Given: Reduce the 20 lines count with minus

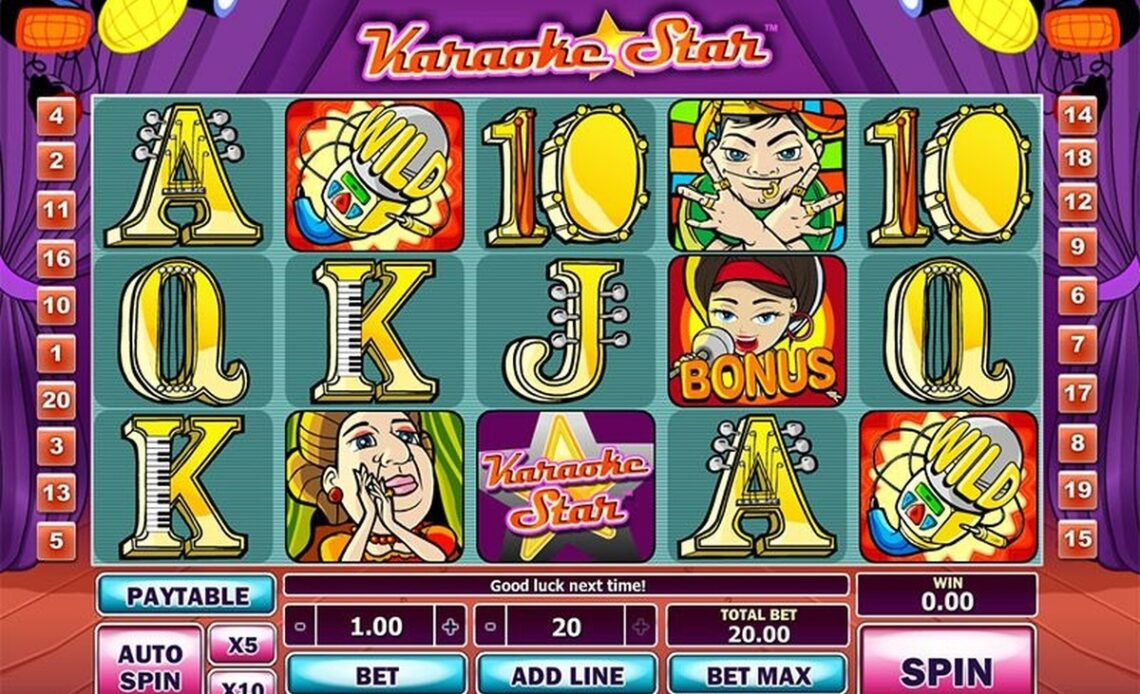Looking at the screenshot, I should coord(490,627).
